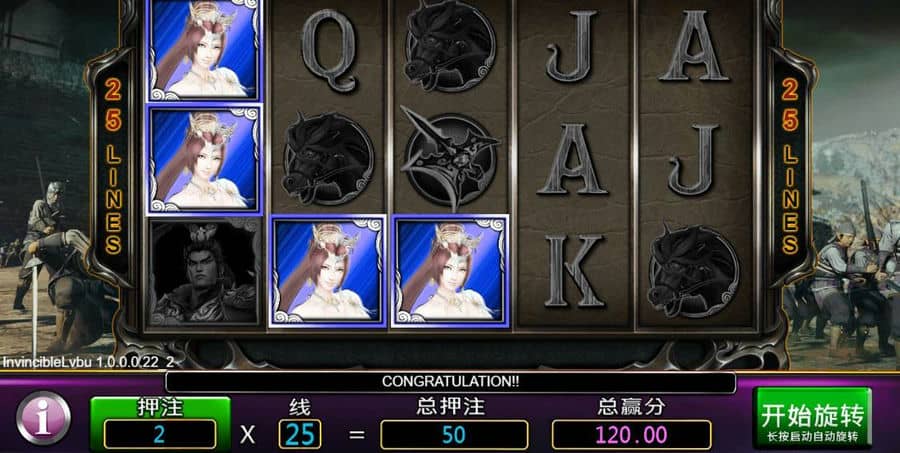Start spinning with the green 开始旋转 button

(x=812, y=419)
